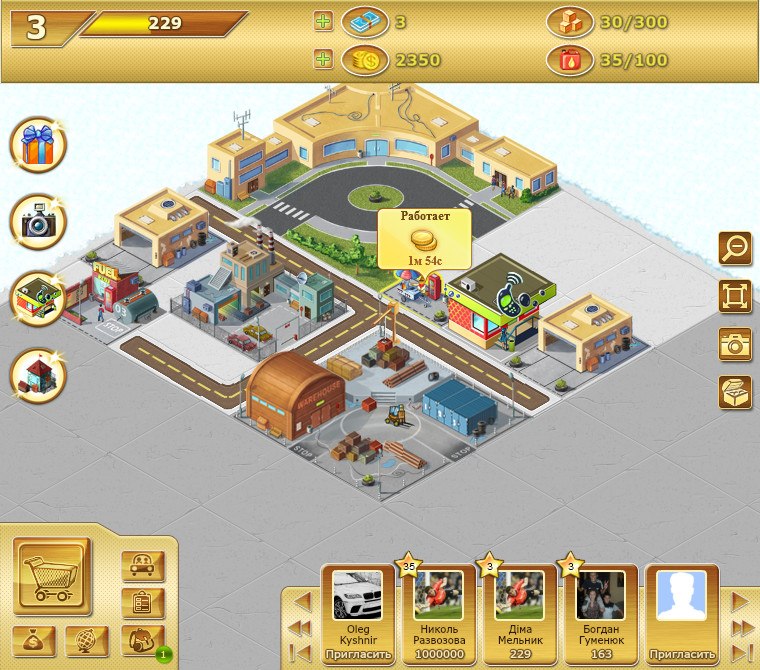This screenshot has width=760, height=670.
Task: Open the money bag menu
Action: pyautogui.click(x=35, y=640)
